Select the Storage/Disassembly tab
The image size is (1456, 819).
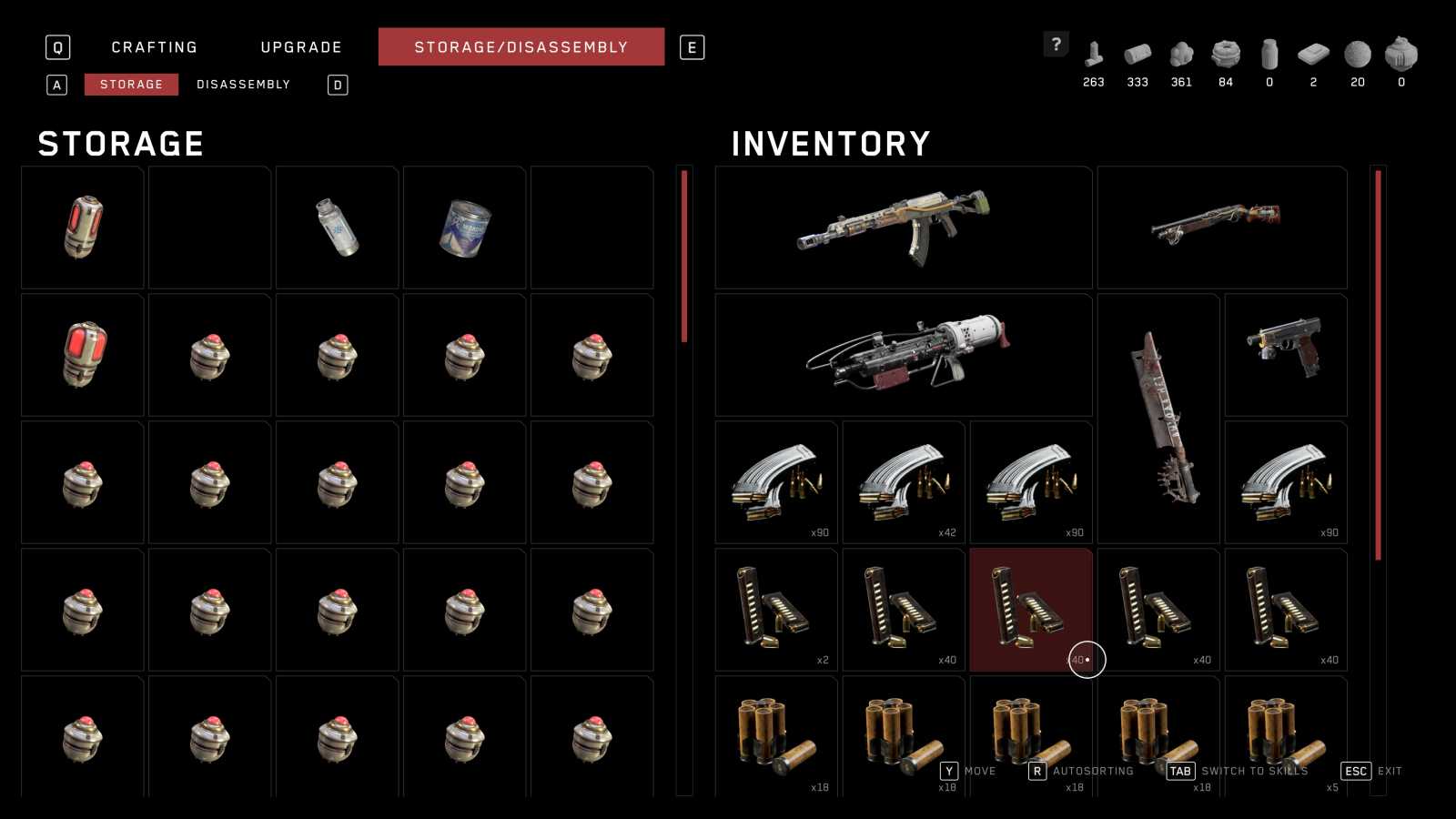521,47
